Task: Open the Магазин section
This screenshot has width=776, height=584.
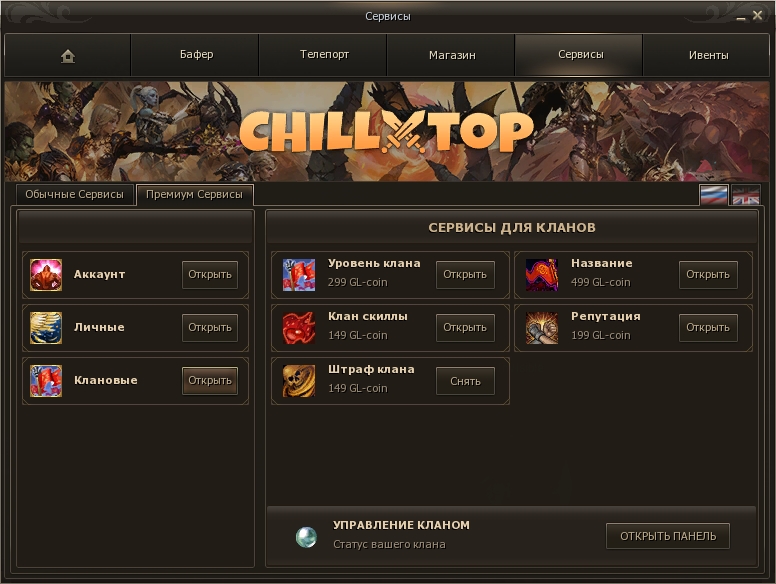Action: (x=452, y=55)
